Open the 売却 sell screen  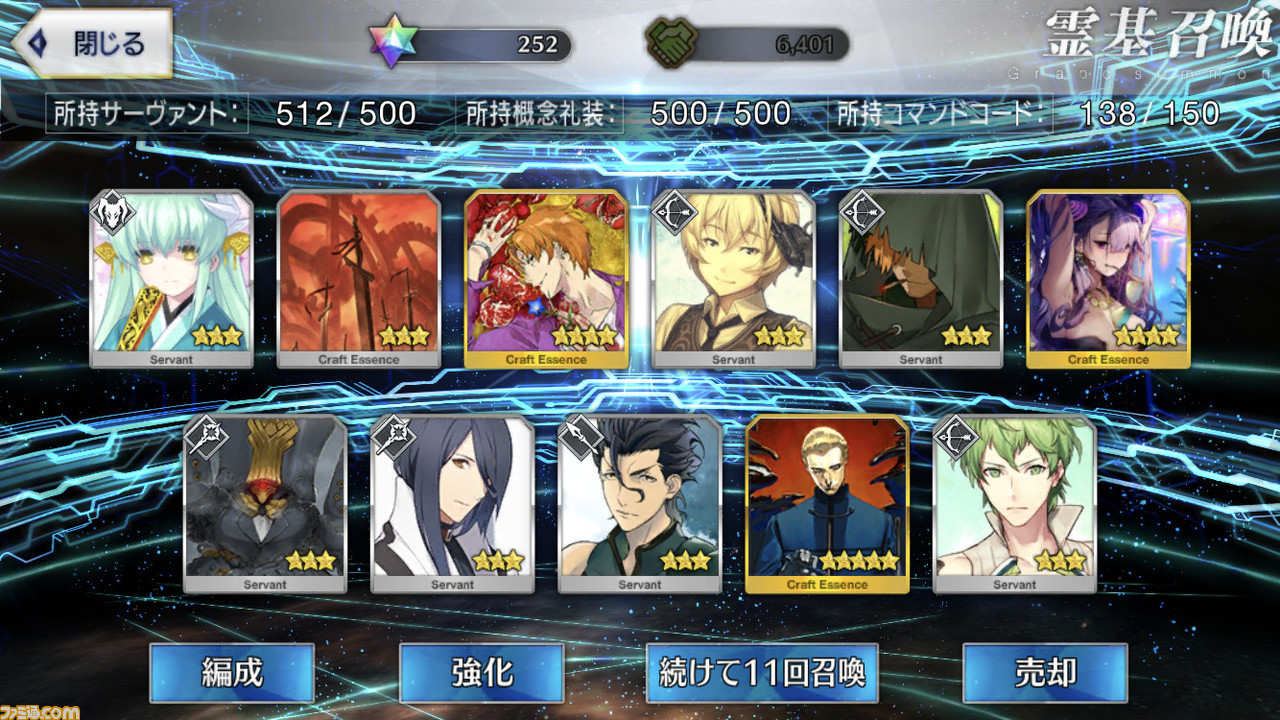click(1044, 673)
